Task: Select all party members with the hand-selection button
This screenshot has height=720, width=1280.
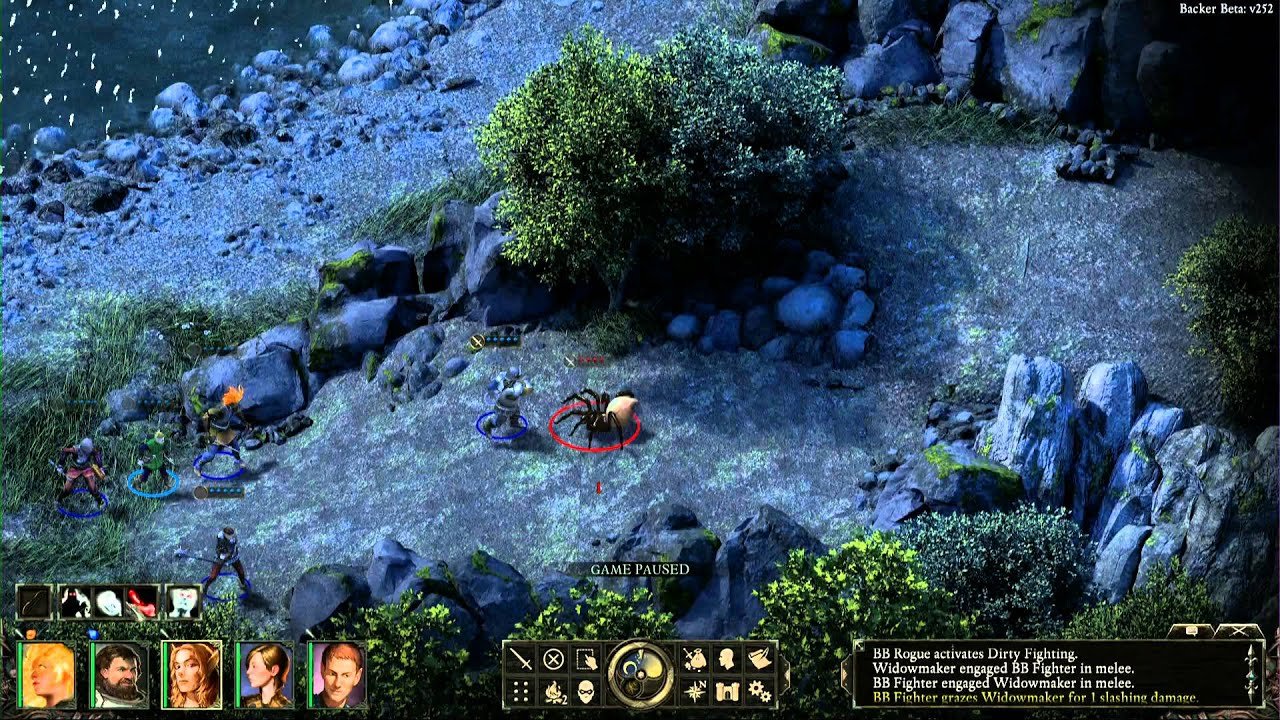Action: [x=586, y=659]
